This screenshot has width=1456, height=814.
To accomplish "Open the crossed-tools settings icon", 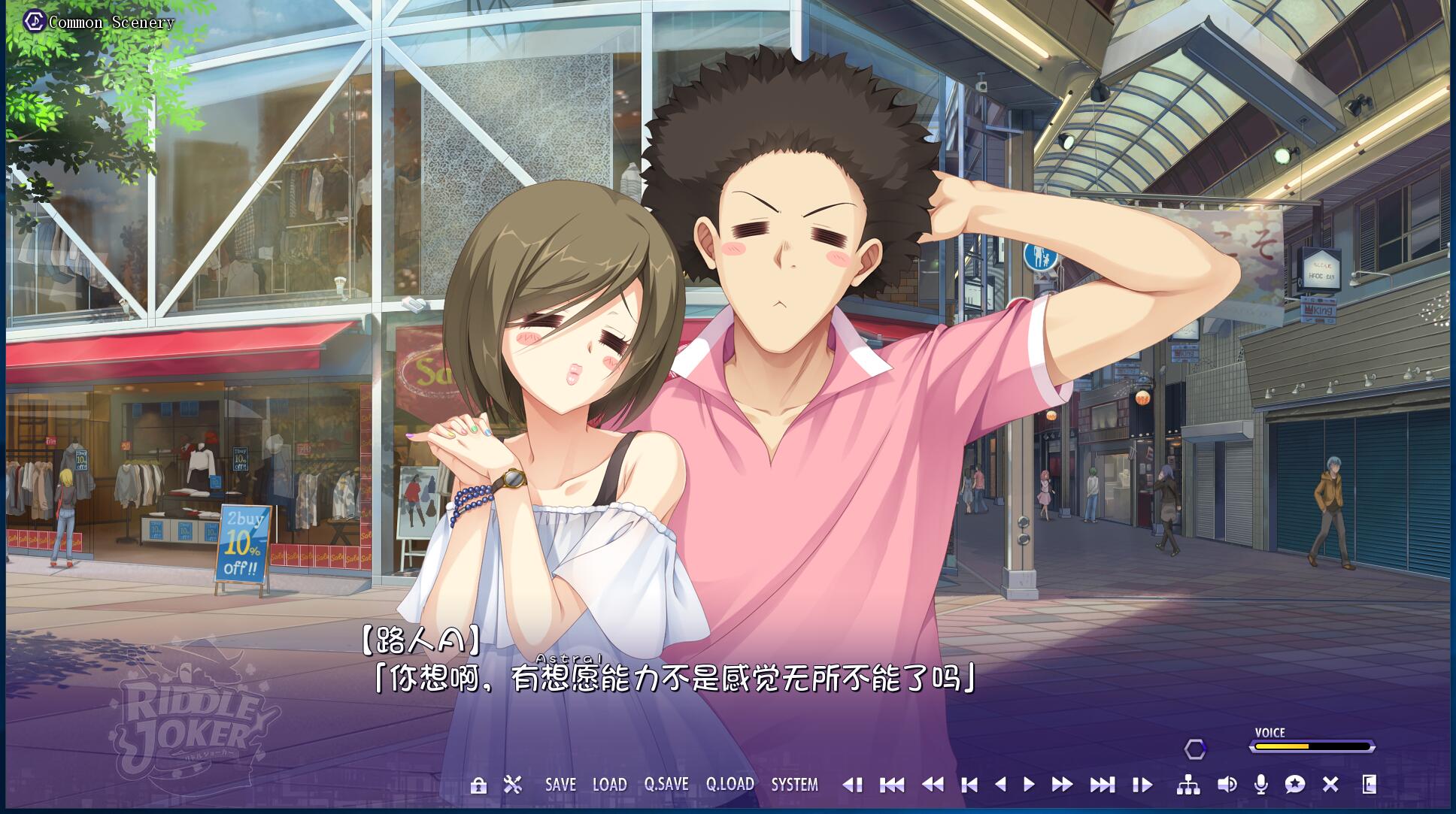I will click(514, 784).
